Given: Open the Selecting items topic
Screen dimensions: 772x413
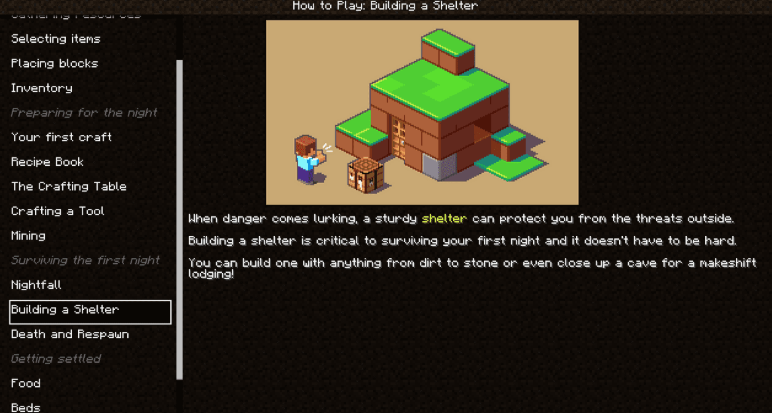Looking at the screenshot, I should (x=56, y=39).
